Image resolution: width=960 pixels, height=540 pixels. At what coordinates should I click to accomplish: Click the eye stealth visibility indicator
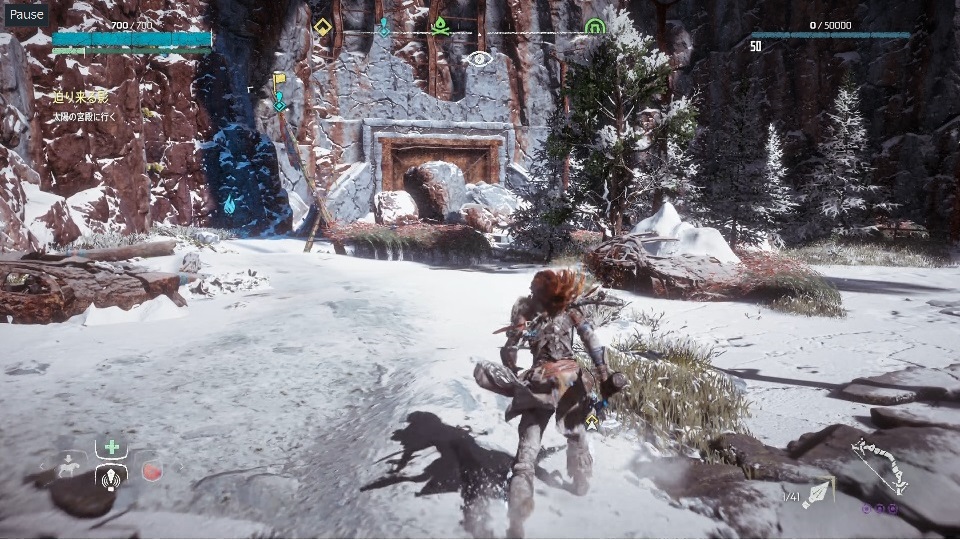pyautogui.click(x=480, y=57)
